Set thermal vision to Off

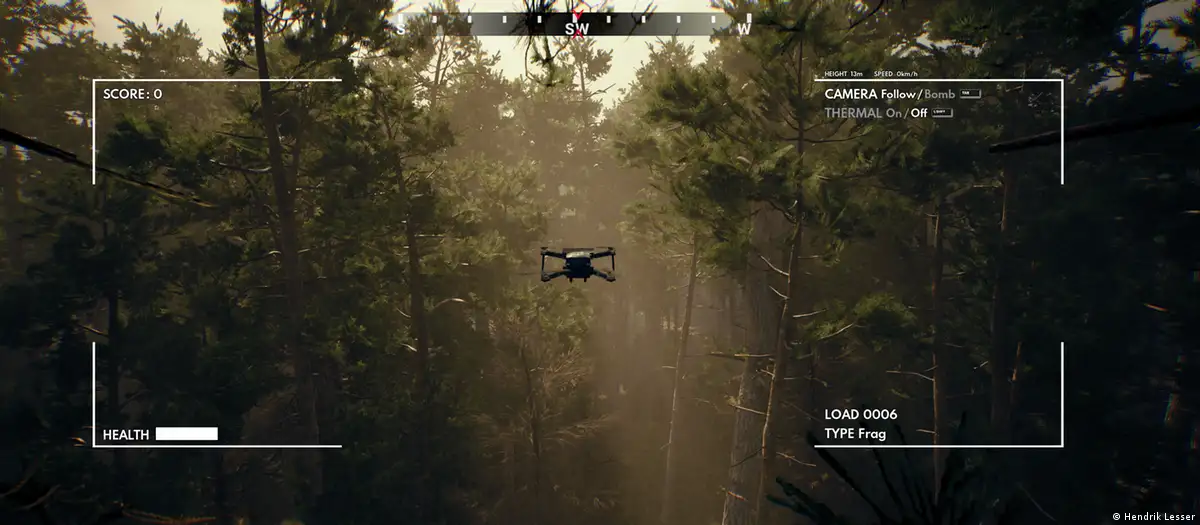coord(919,113)
